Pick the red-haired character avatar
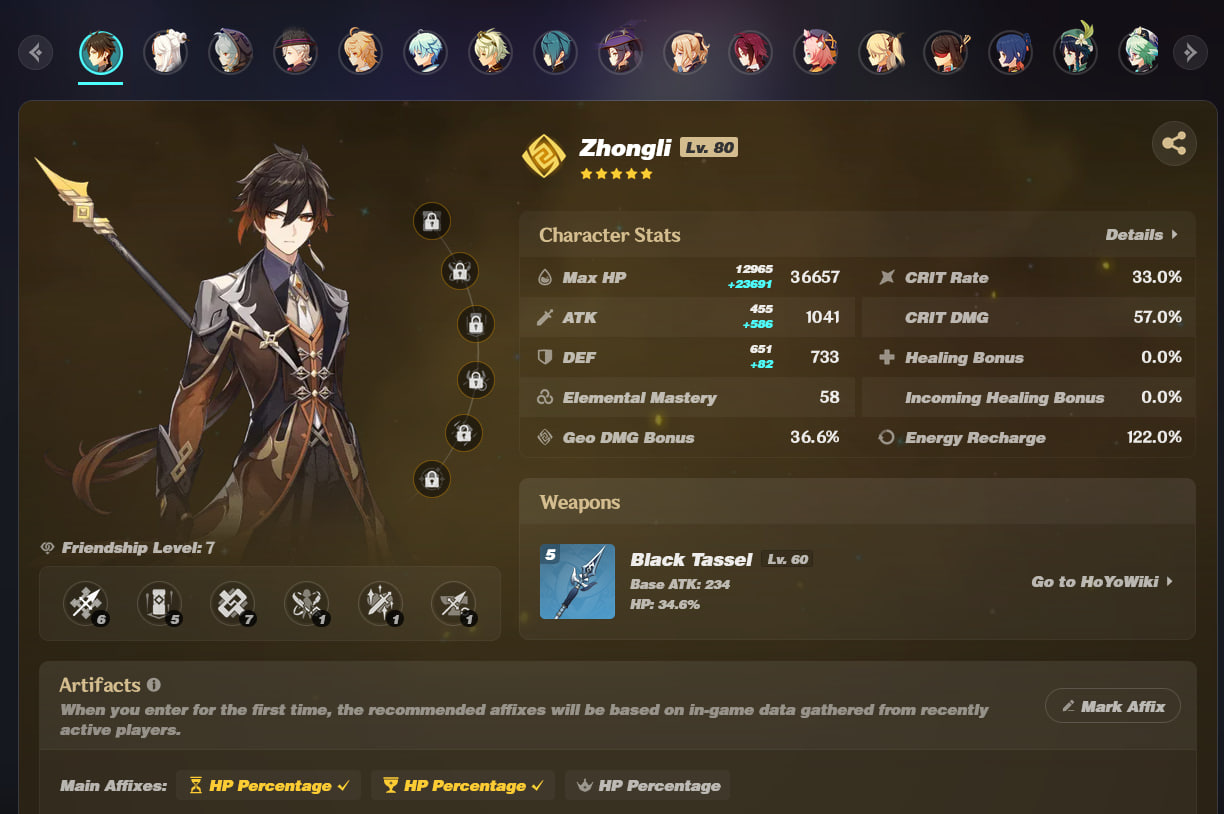 pos(749,52)
